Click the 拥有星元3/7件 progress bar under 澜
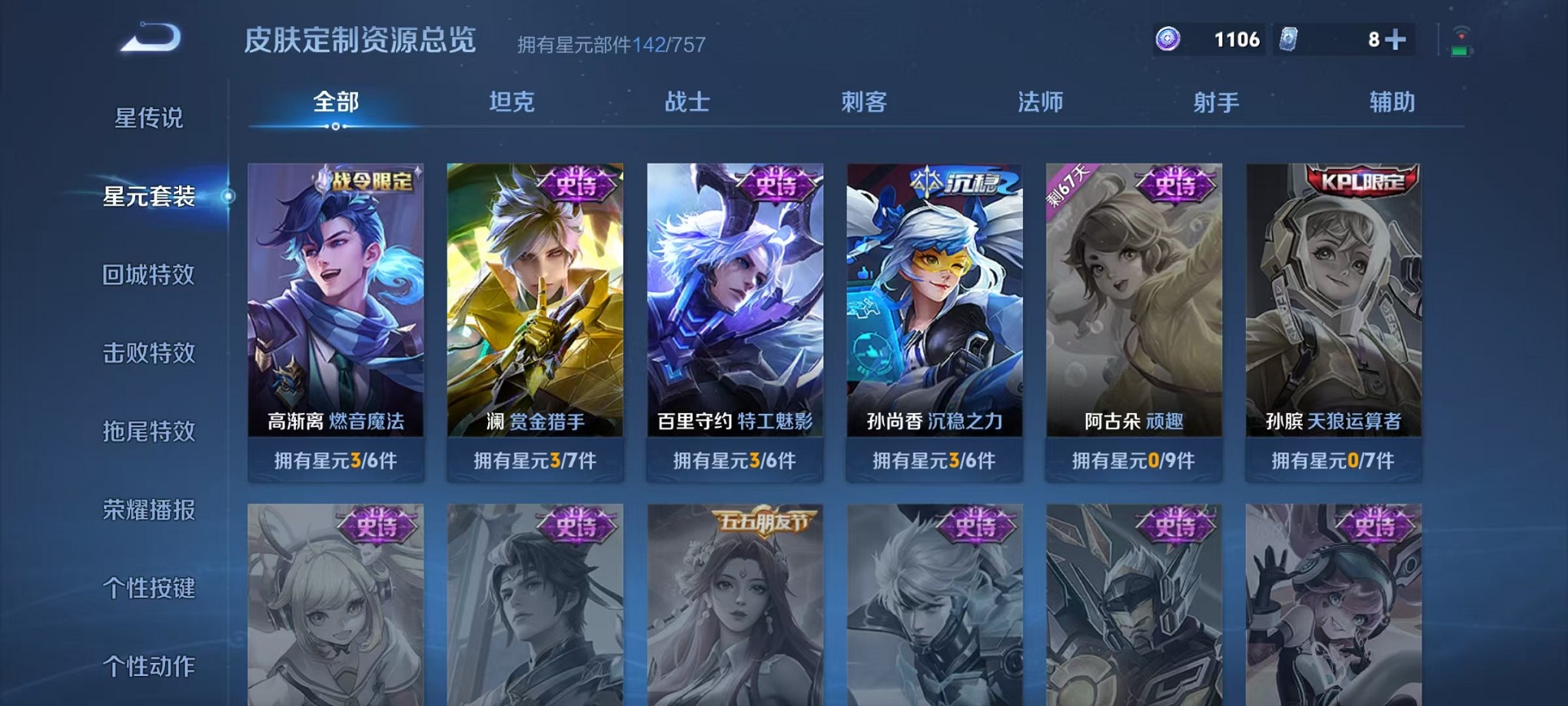 [534, 461]
